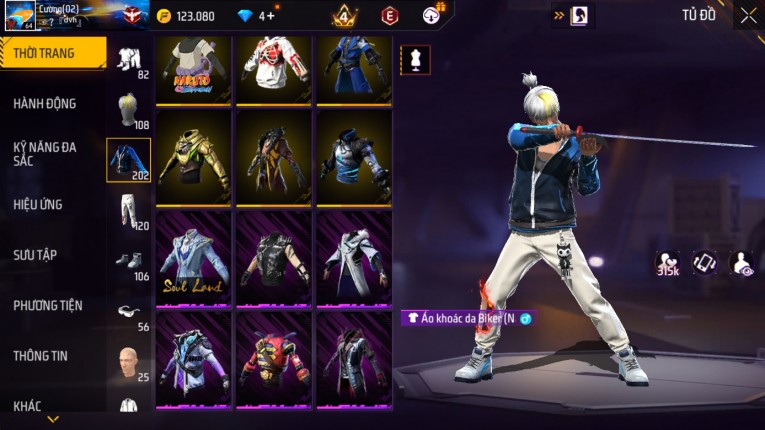
Task: Select the Hiệu Ứng category
Action: point(38,204)
